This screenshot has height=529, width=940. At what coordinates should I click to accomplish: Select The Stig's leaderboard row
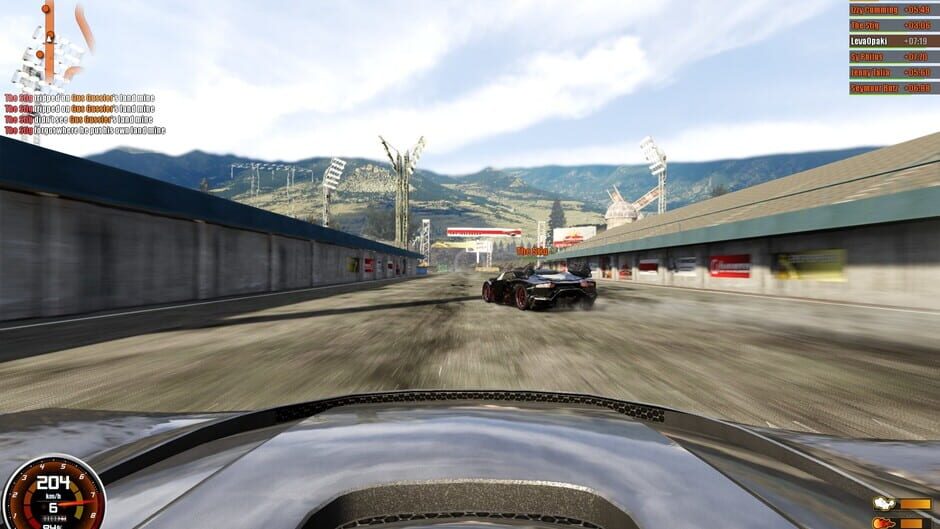tap(892, 25)
